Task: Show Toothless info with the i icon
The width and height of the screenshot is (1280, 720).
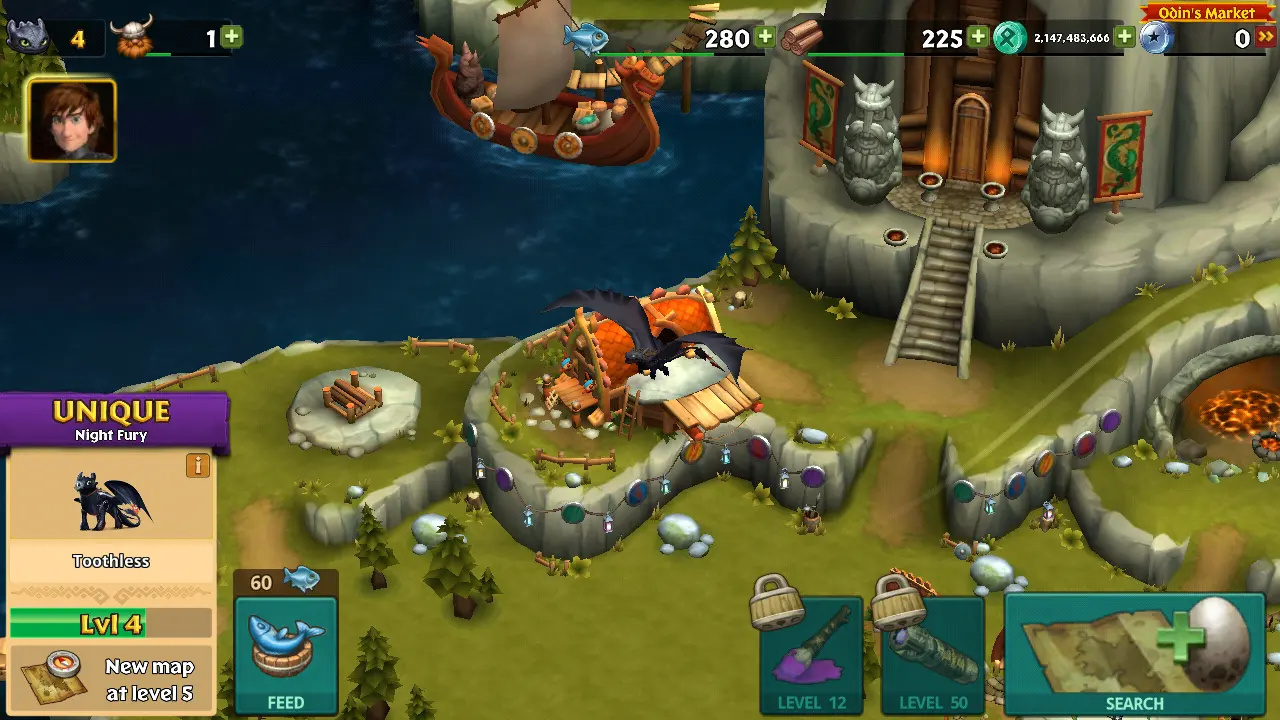Action: pyautogui.click(x=198, y=465)
